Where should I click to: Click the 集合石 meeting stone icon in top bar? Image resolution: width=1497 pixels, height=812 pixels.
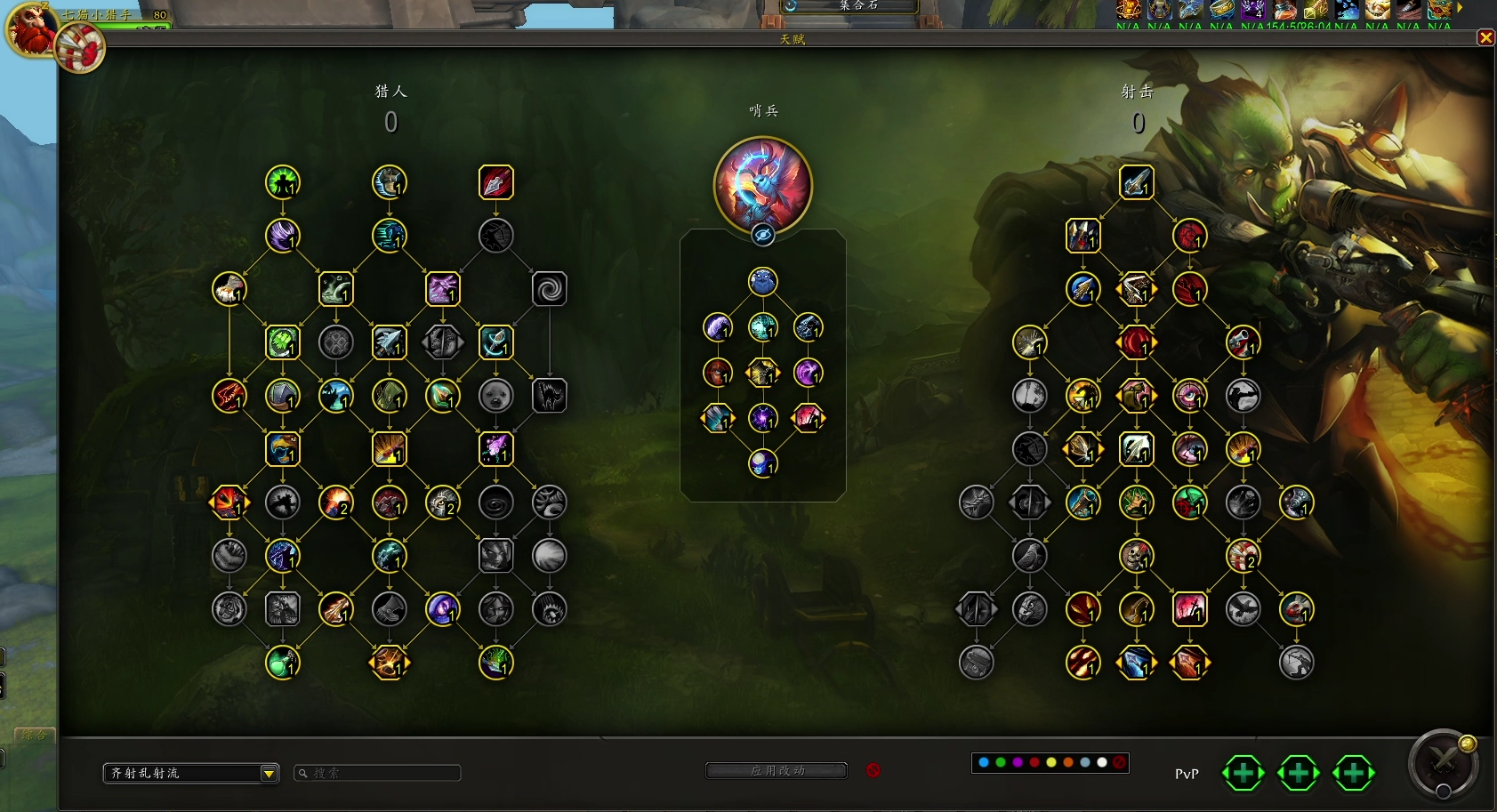(x=791, y=7)
